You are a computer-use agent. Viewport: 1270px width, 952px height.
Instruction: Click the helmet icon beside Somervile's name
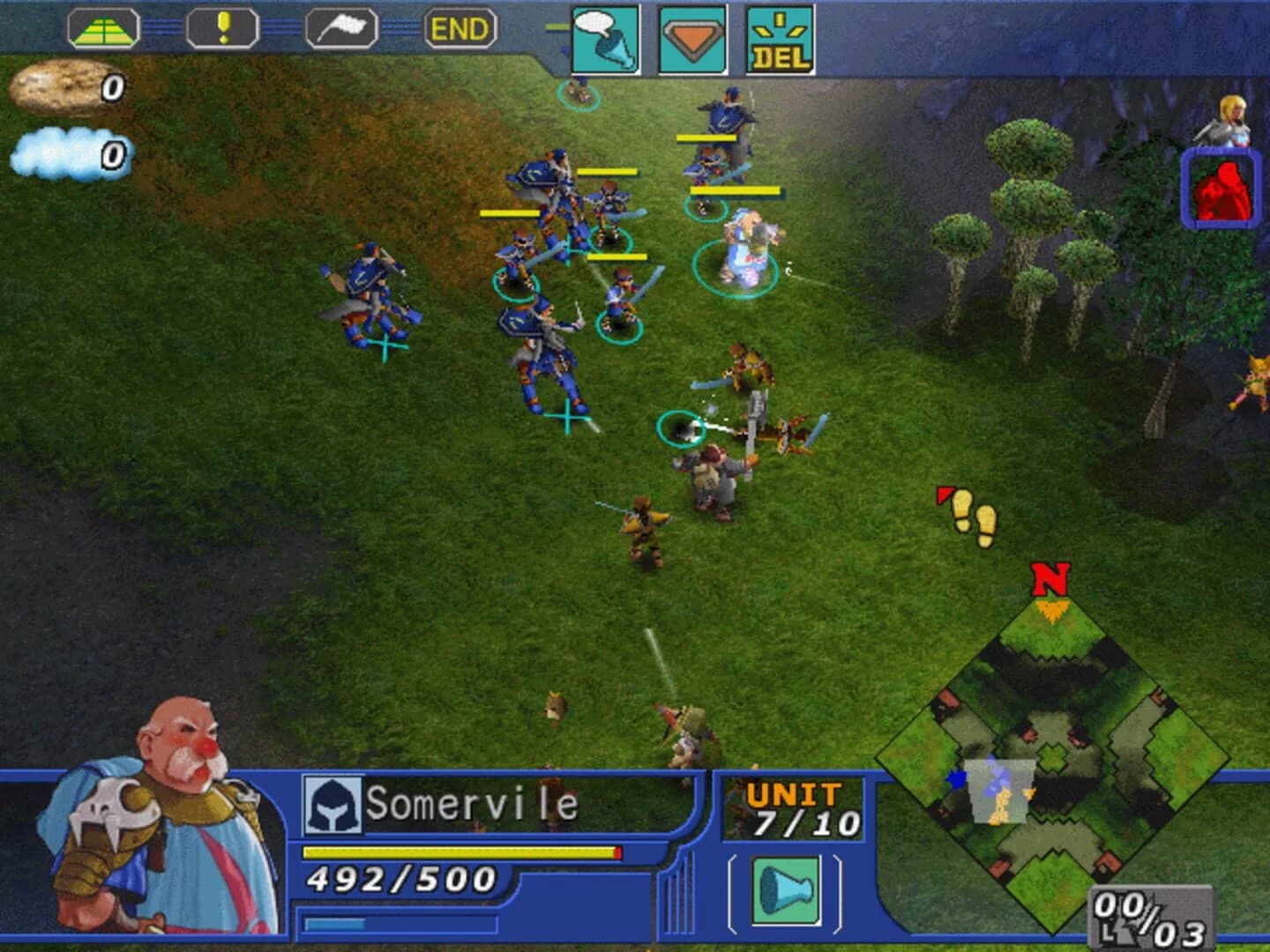pos(333,802)
